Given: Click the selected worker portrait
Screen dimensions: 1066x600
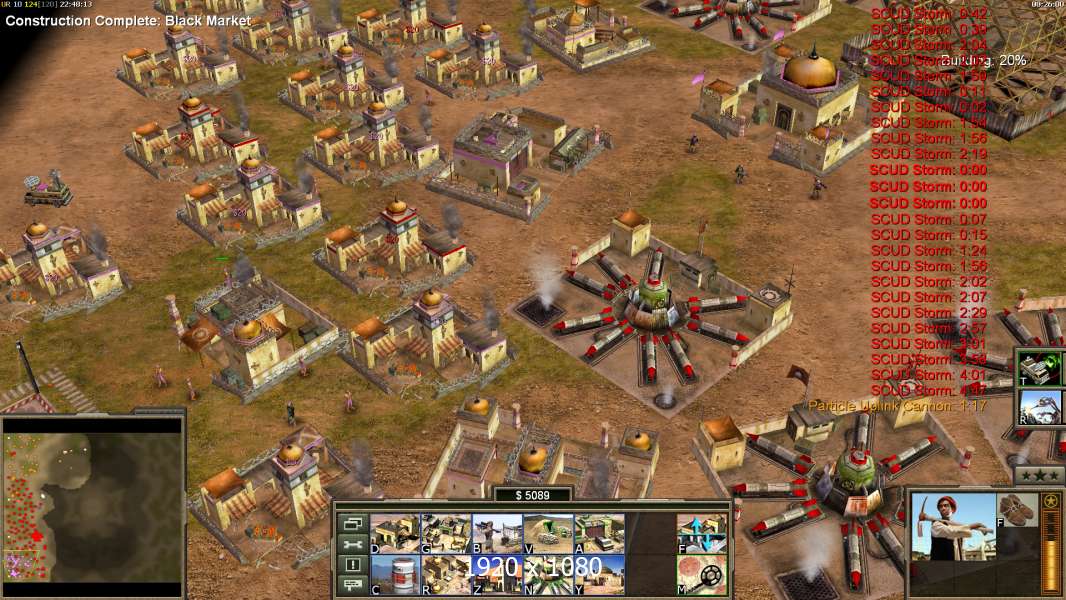Looking at the screenshot, I should tap(954, 540).
